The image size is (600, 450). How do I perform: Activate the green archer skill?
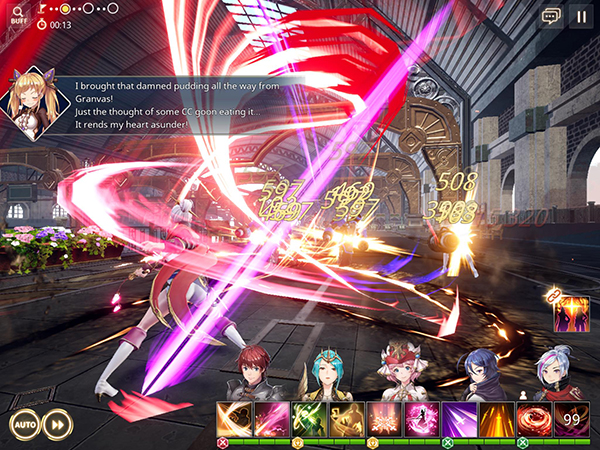(309, 418)
